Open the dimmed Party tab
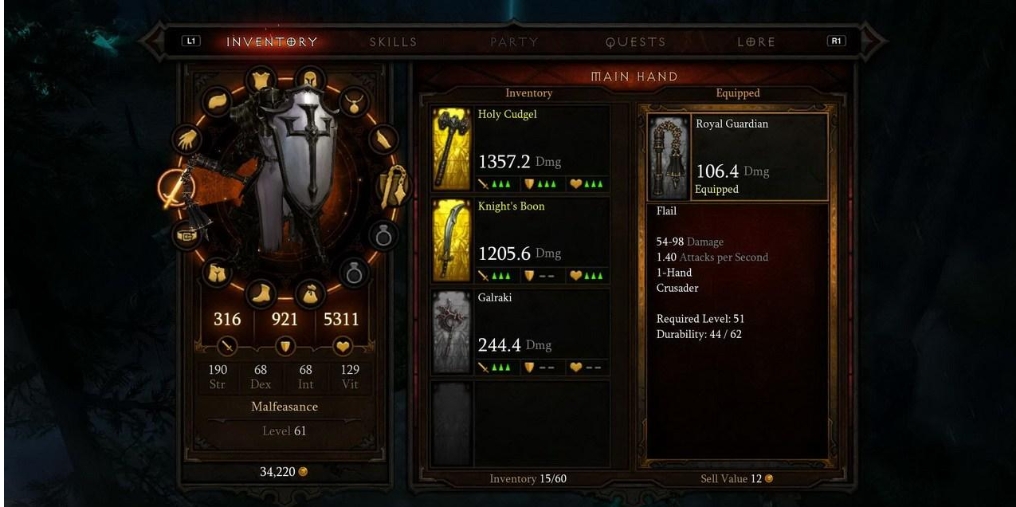The image size is (1016, 507). click(514, 42)
